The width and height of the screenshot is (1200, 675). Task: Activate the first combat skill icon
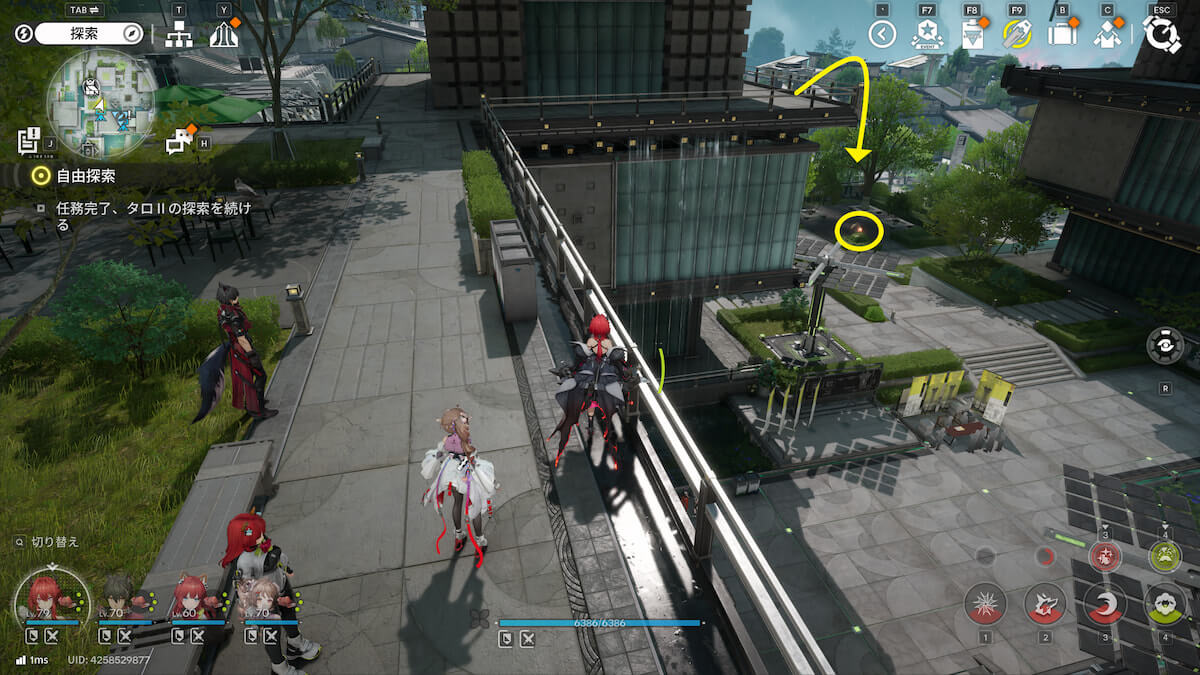pos(985,604)
